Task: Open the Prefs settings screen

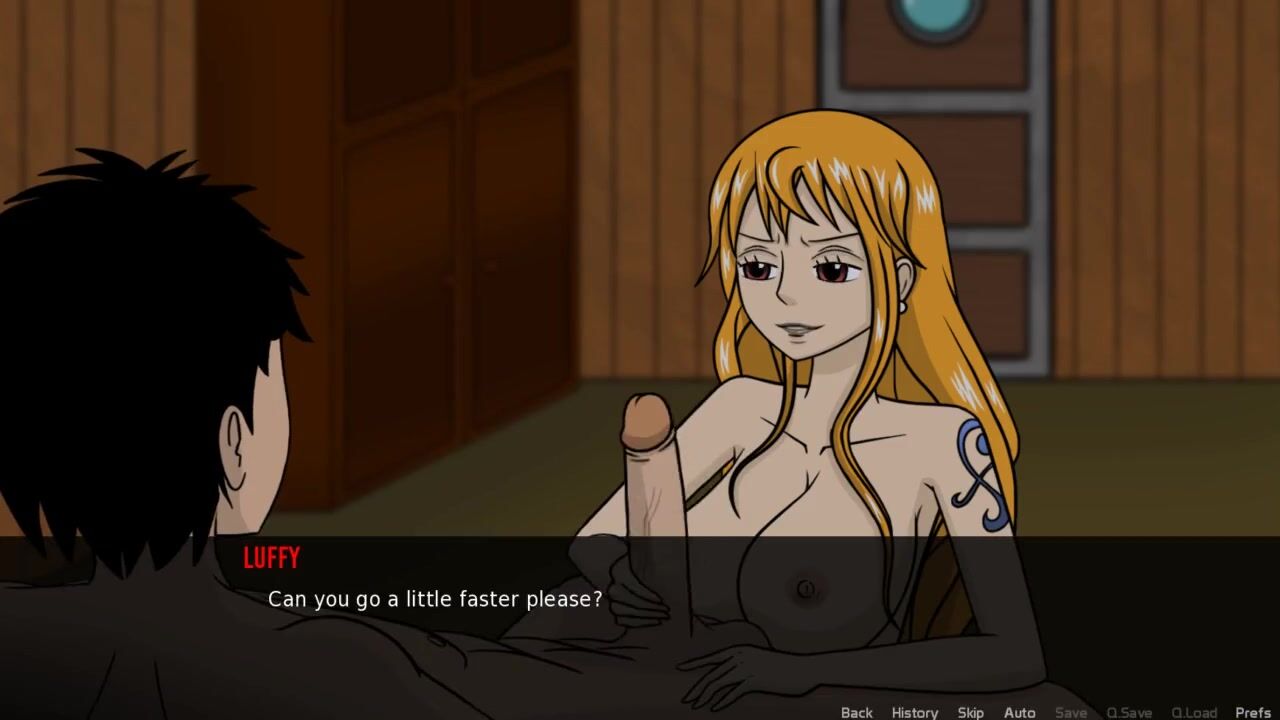Action: coord(1253,712)
